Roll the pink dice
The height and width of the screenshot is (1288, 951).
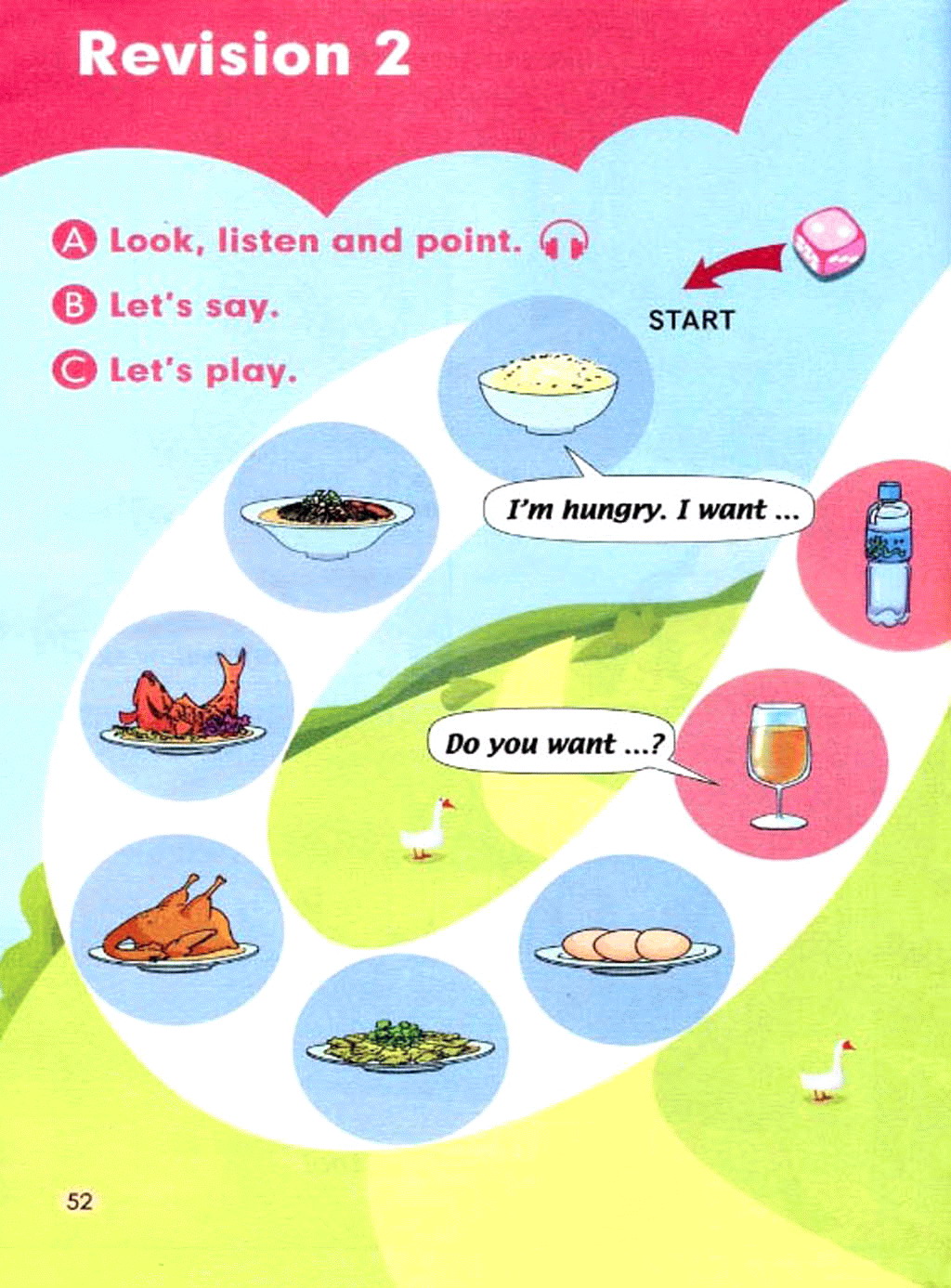click(828, 243)
